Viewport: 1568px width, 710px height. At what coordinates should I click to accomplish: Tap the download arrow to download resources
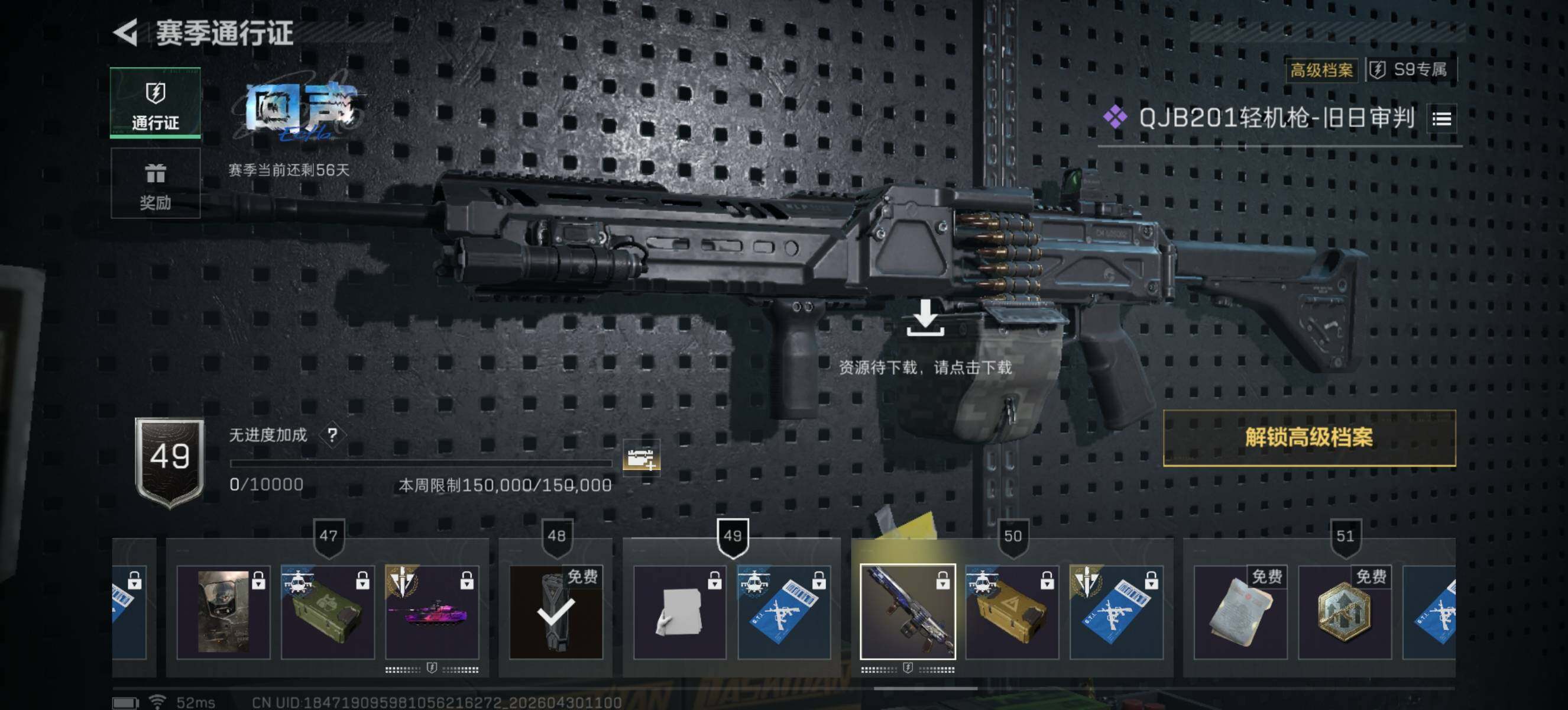click(925, 317)
